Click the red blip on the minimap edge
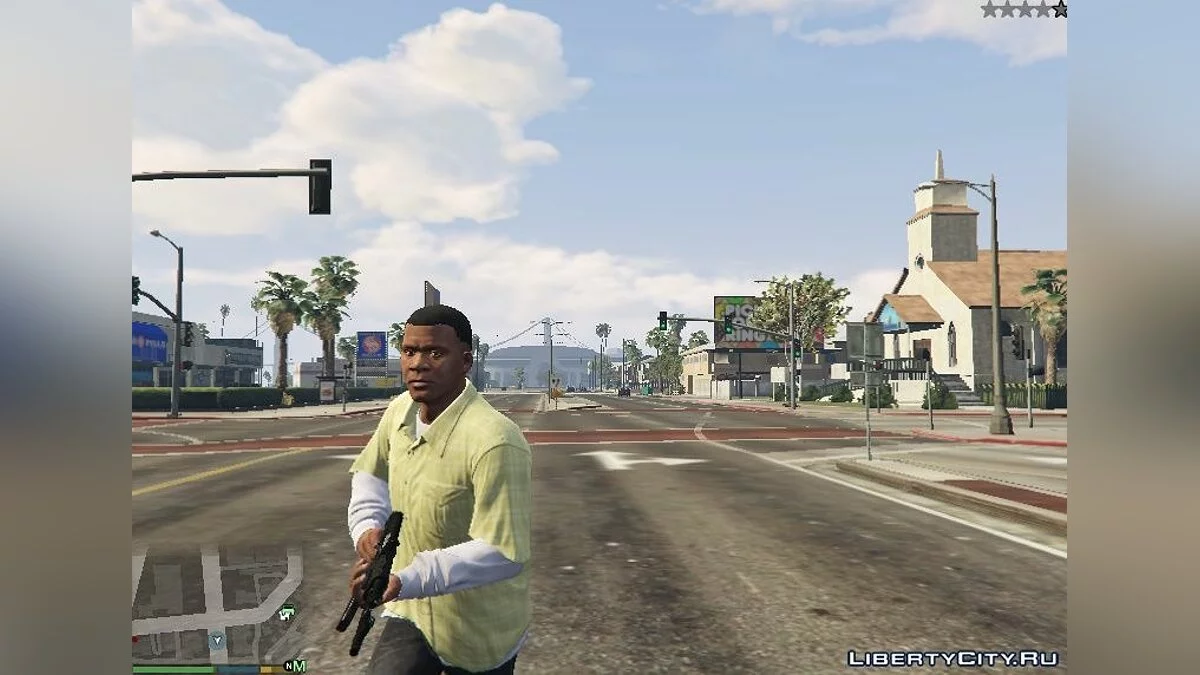The width and height of the screenshot is (1200, 675). pyautogui.click(x=135, y=638)
